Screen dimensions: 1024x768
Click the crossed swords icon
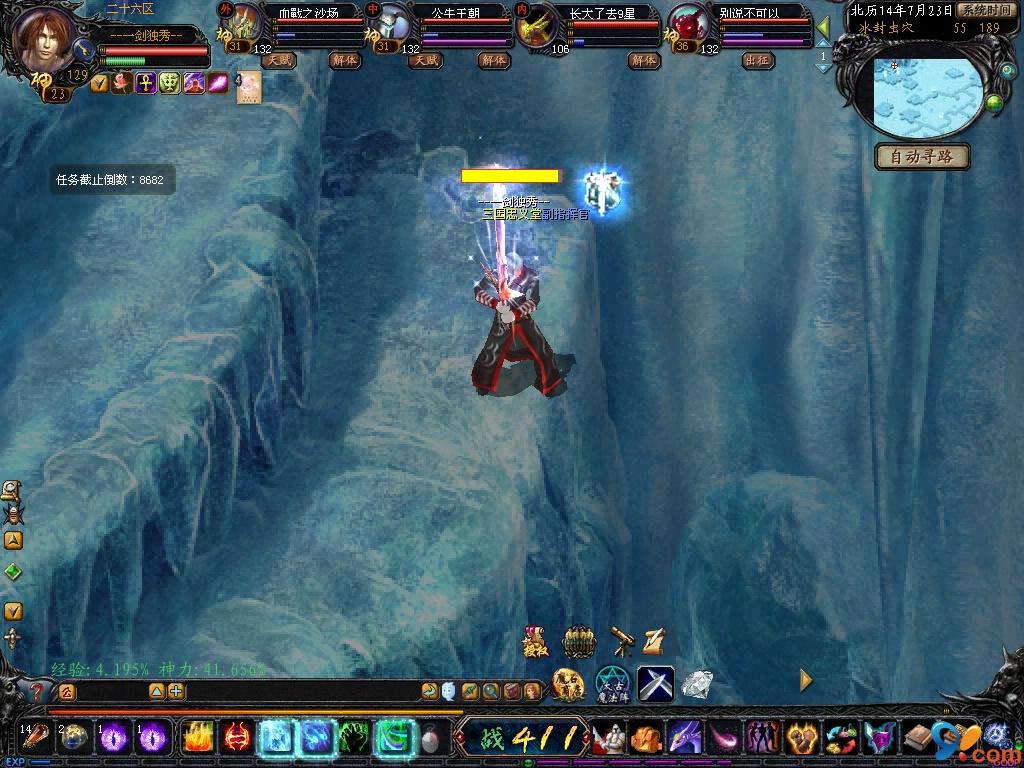point(656,683)
